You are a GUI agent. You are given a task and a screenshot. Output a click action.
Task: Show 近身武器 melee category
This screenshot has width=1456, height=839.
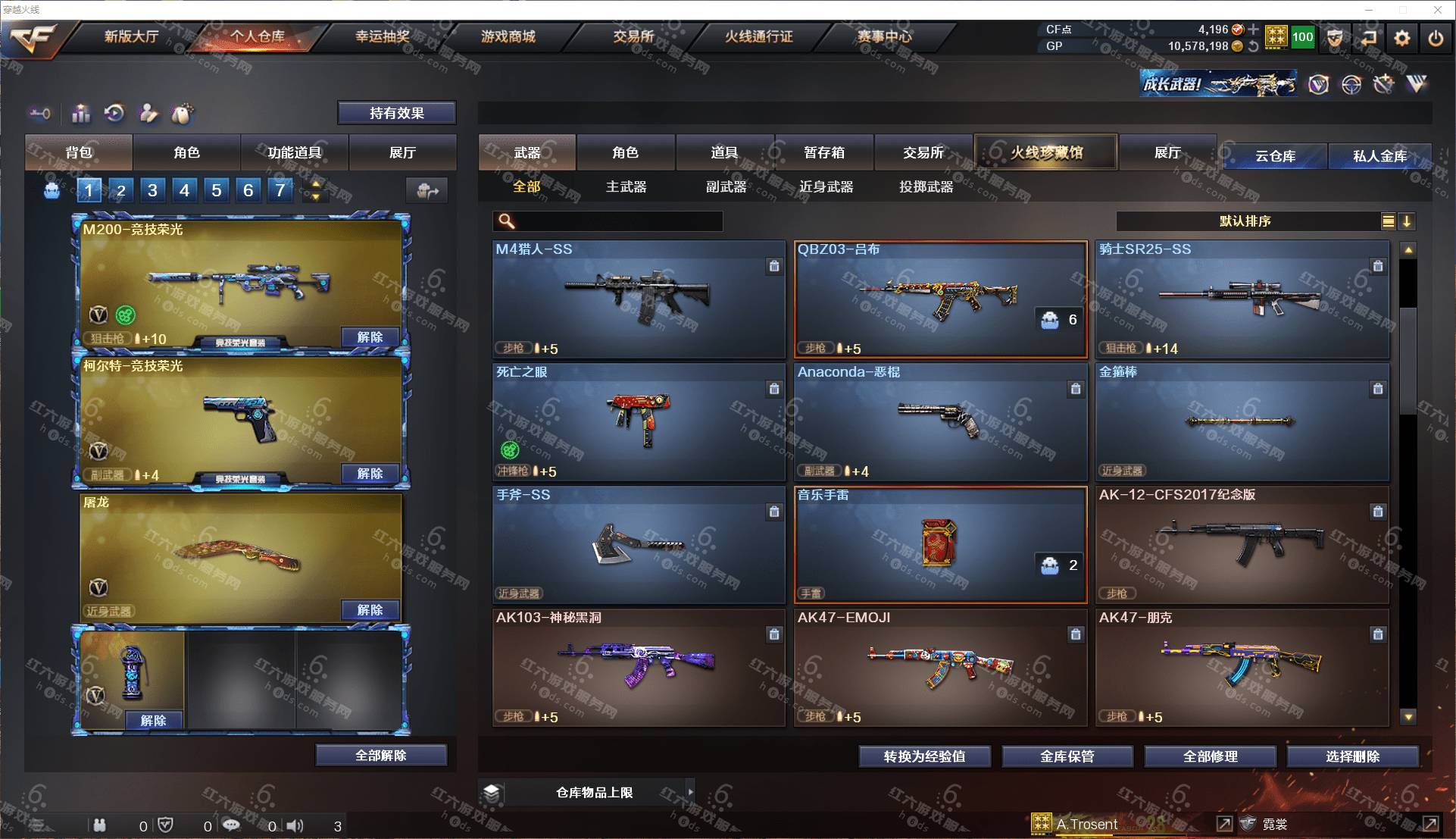tap(826, 186)
